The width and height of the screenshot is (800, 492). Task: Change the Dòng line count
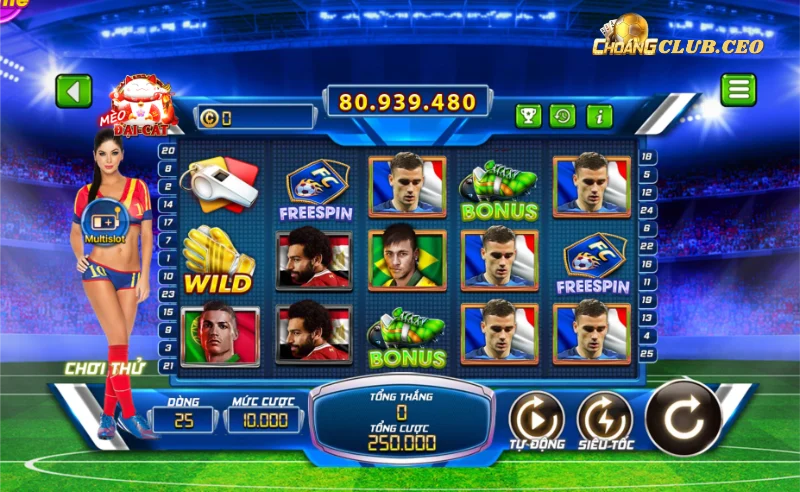[182, 420]
